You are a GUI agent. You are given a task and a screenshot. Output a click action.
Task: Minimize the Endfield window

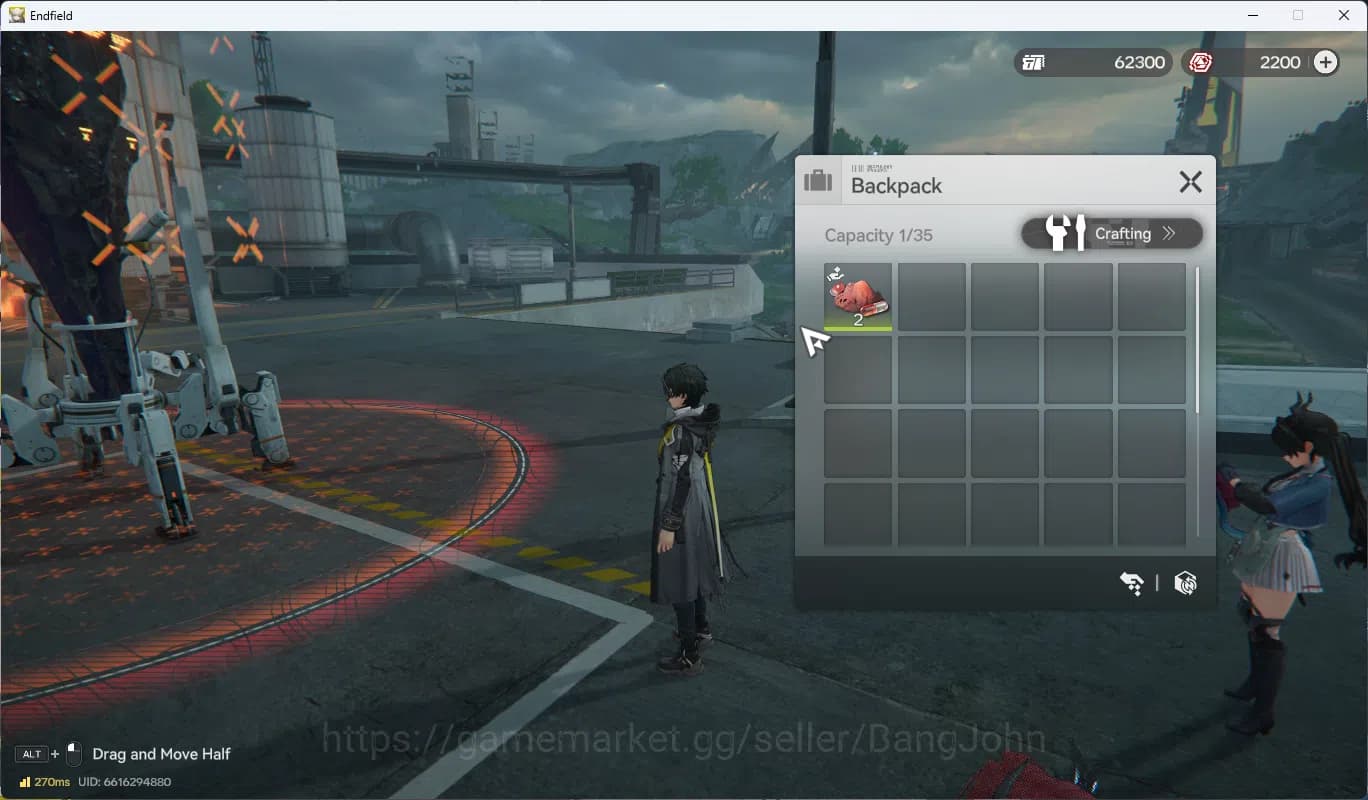tap(1252, 15)
